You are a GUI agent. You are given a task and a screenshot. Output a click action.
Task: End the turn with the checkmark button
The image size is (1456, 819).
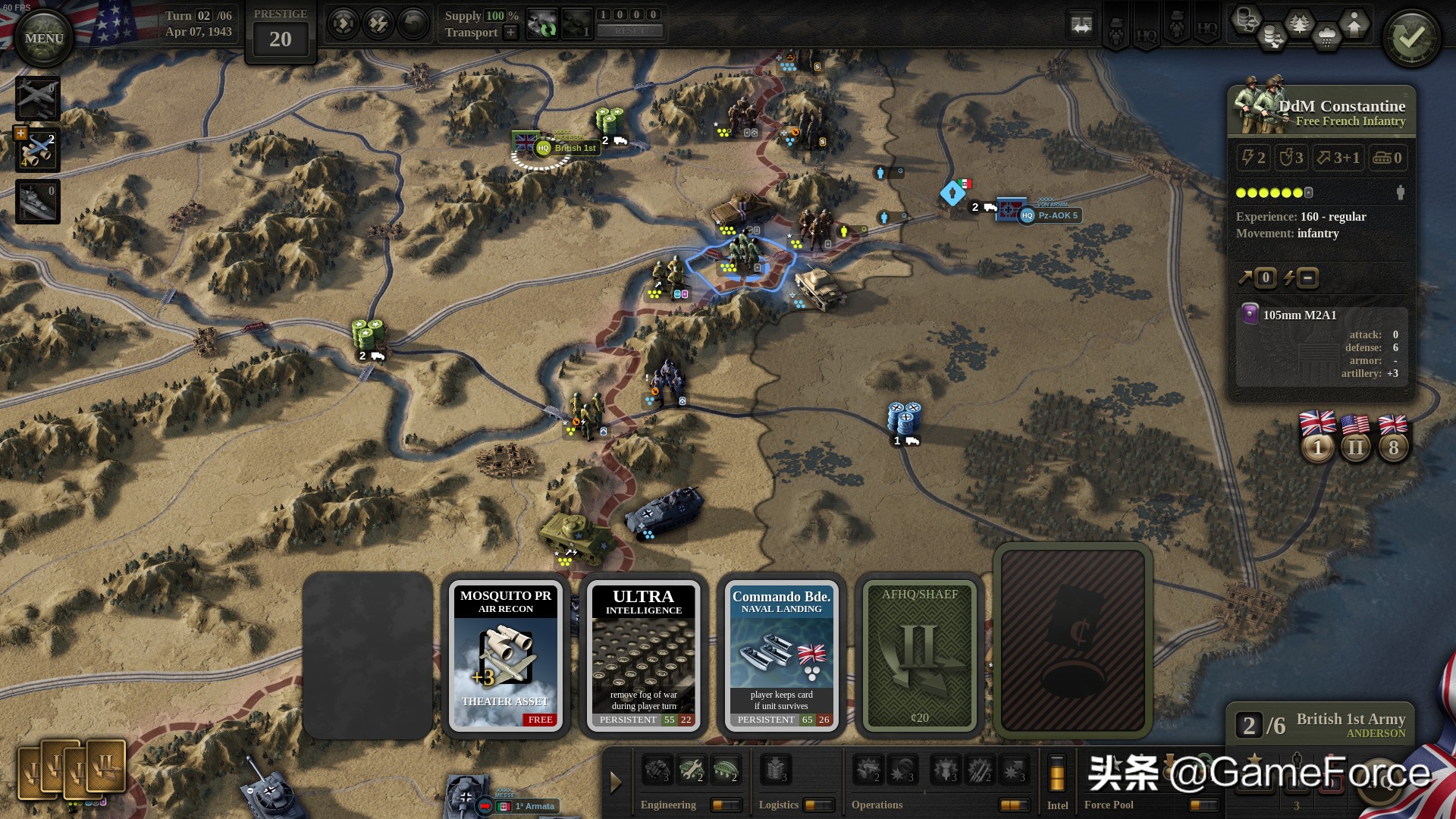[x=1411, y=38]
